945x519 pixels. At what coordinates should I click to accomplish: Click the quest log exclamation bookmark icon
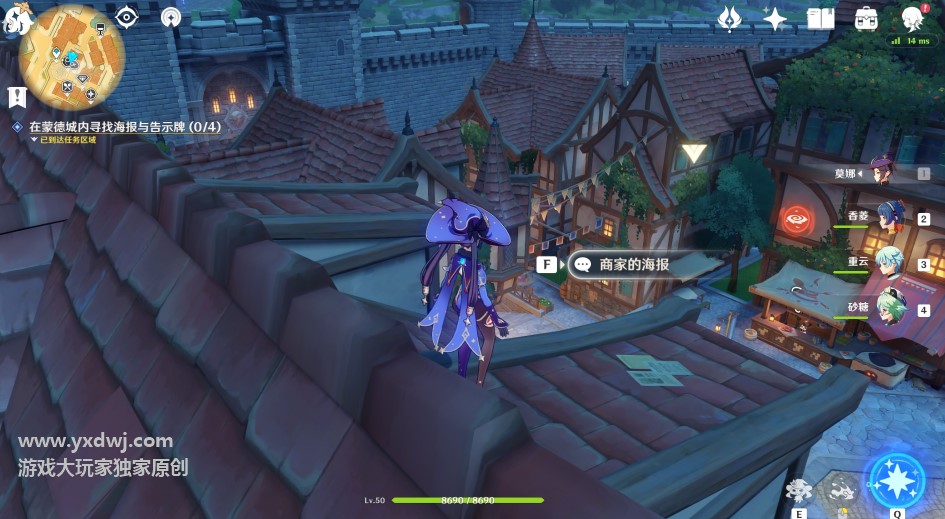click(16, 97)
